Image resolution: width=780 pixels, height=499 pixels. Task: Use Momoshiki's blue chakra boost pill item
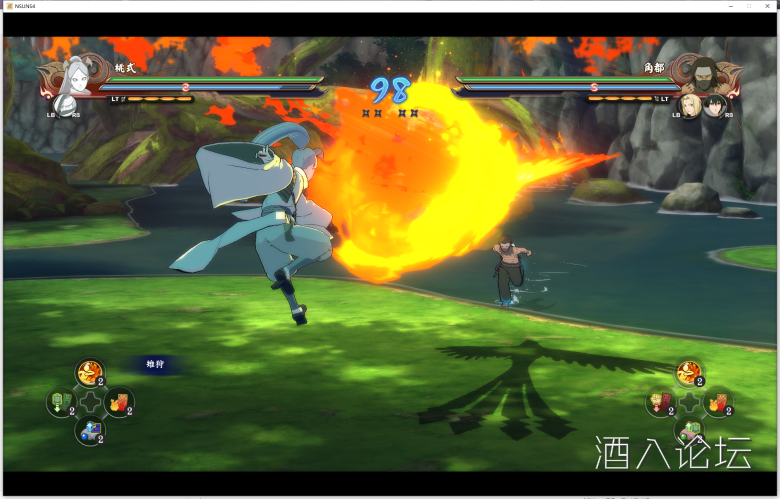[90, 431]
